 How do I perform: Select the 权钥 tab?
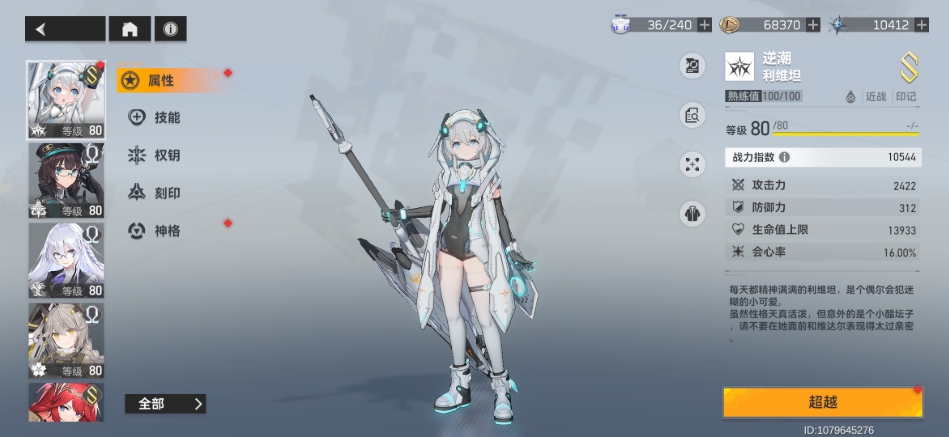pos(158,155)
